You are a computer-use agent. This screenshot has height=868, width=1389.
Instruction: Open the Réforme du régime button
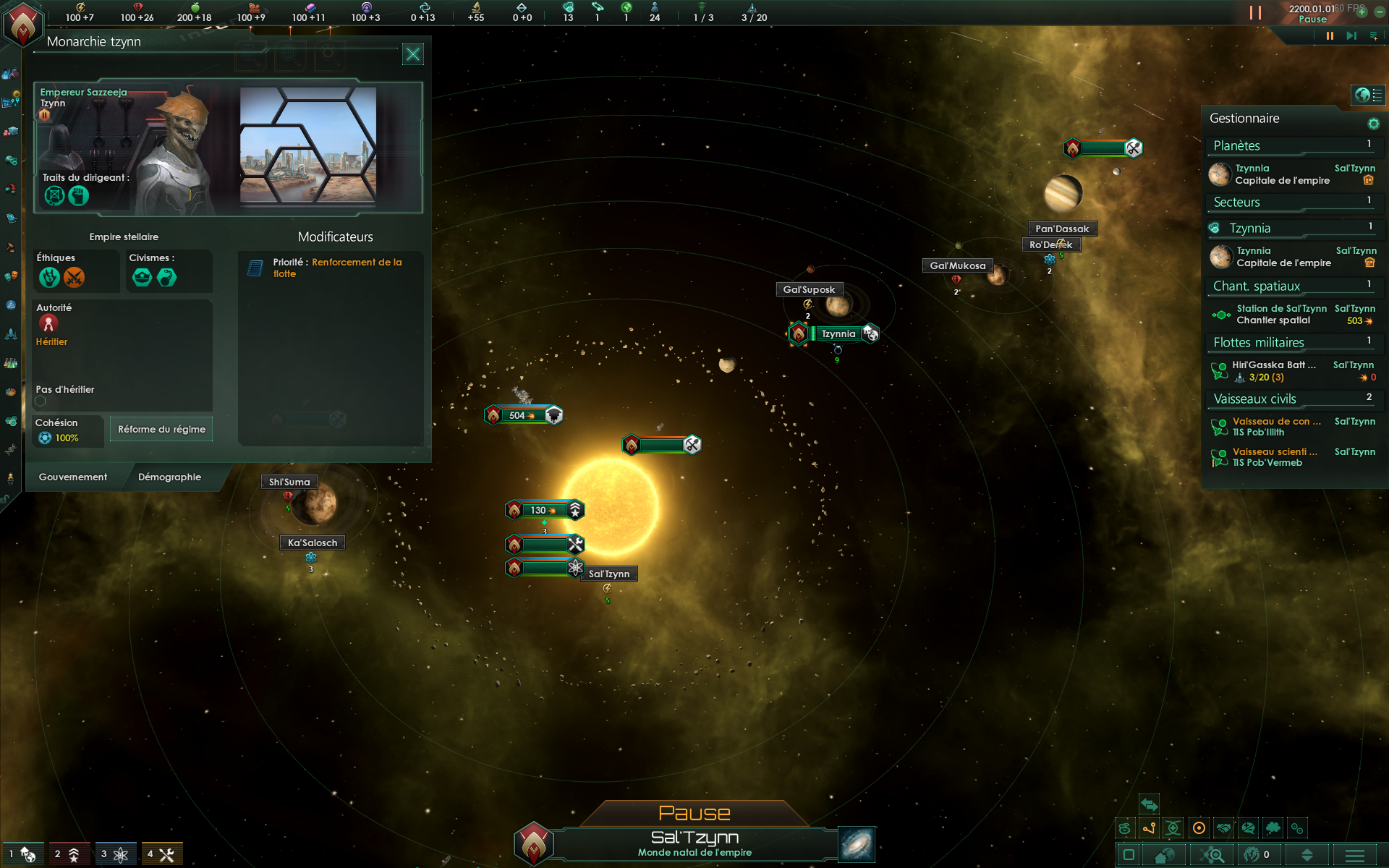161,429
